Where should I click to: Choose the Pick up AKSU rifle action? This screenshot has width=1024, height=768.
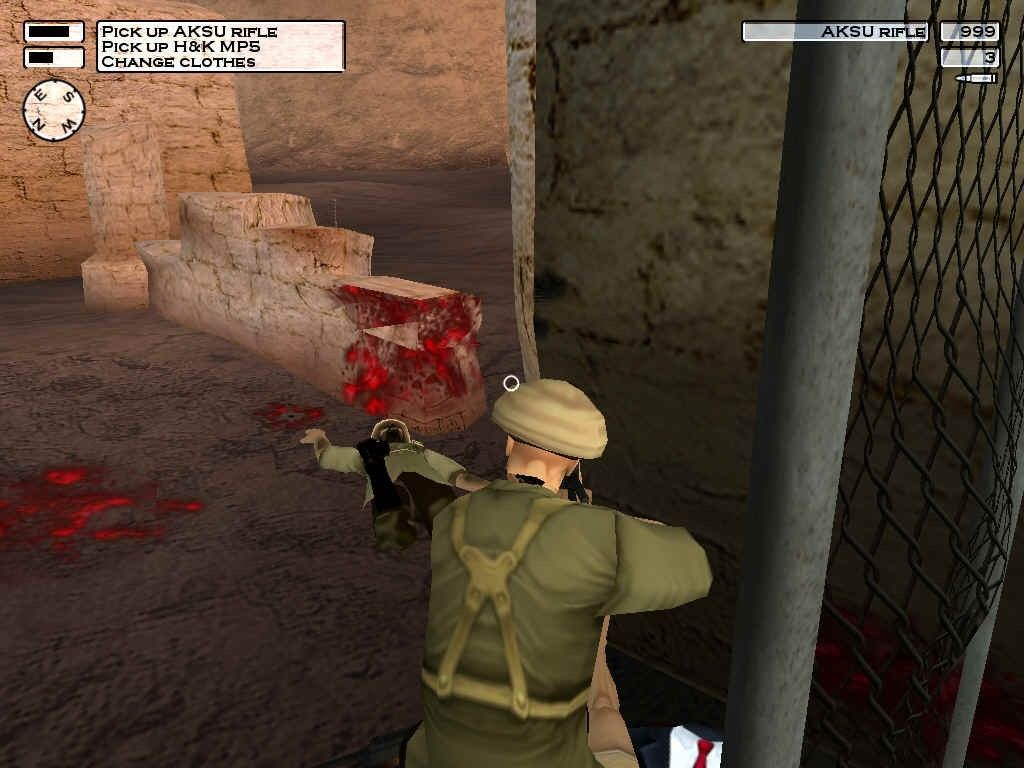click(x=189, y=32)
